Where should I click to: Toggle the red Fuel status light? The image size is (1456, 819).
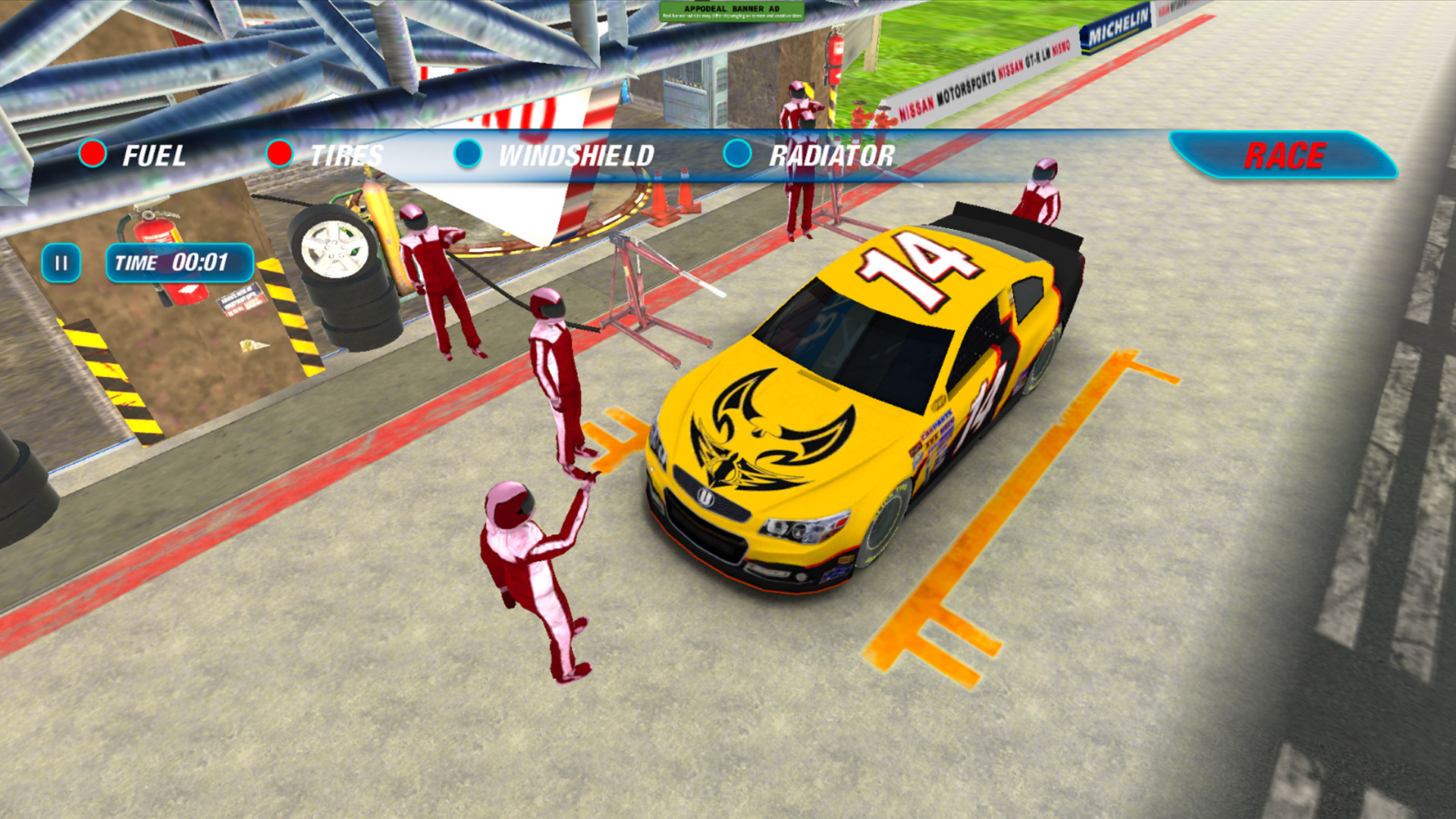pos(93,155)
